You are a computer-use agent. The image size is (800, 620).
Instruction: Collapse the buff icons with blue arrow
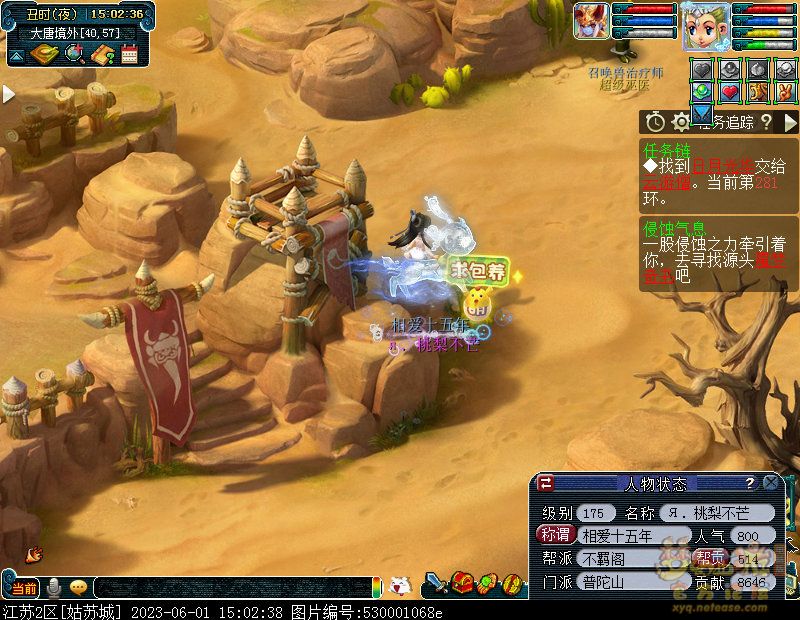[x=702, y=112]
